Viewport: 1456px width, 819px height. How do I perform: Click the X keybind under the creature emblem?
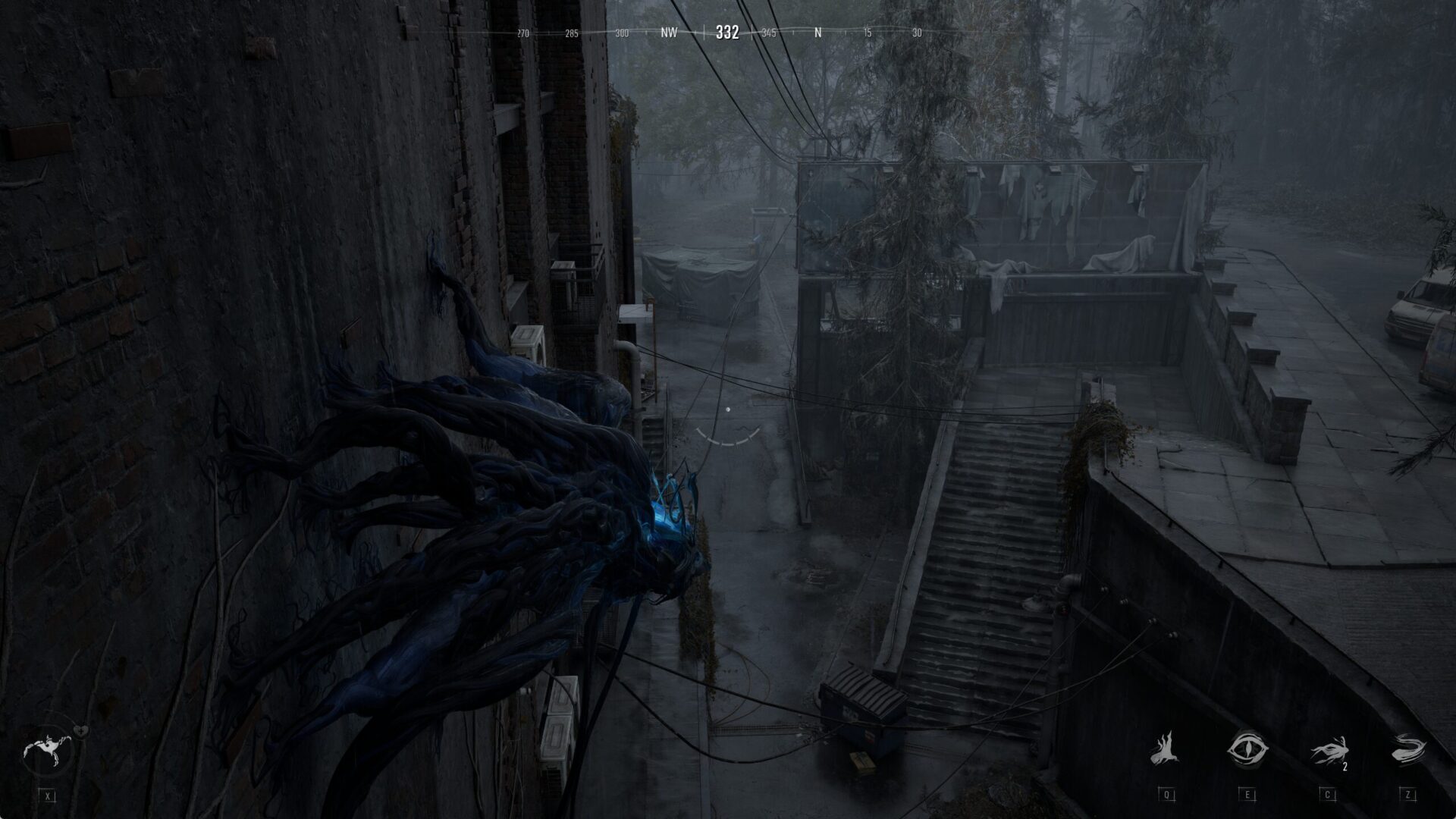[x=48, y=796]
